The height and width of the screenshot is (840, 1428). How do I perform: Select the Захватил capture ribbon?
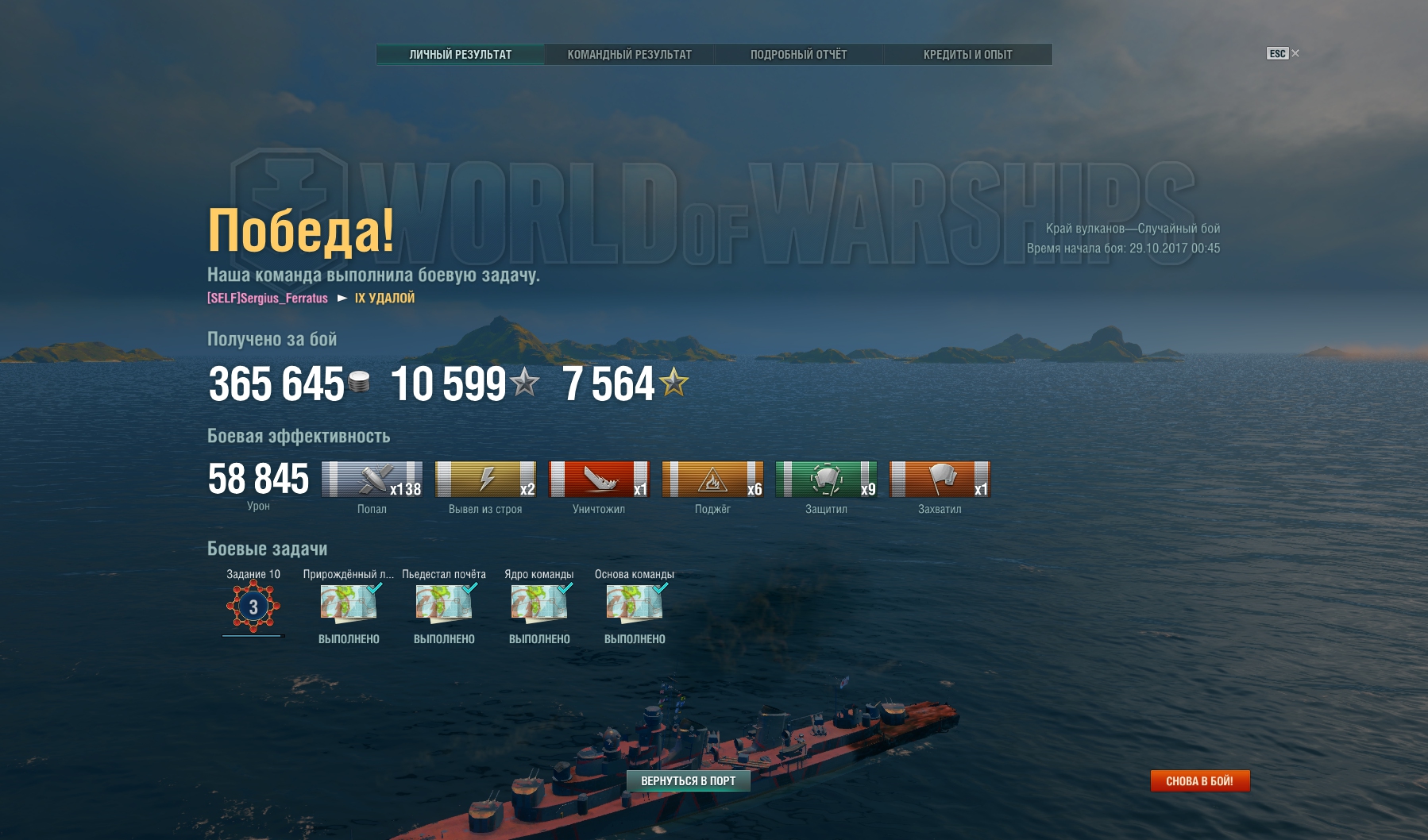pos(940,480)
